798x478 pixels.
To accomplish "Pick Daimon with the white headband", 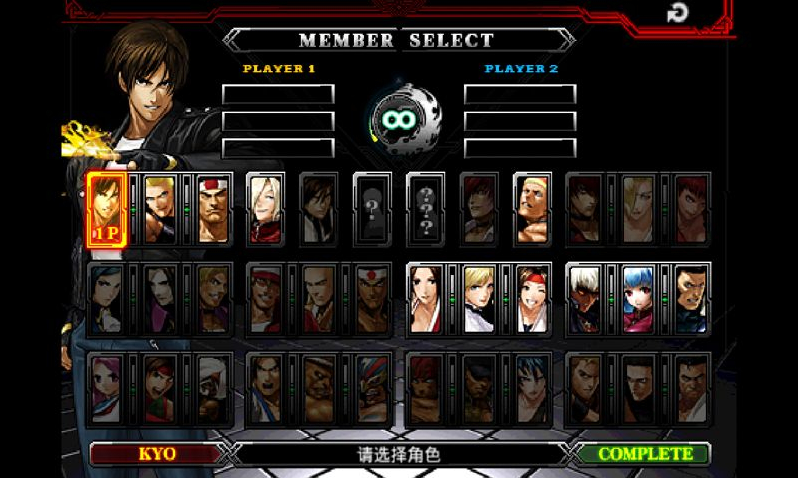I will tap(212, 209).
